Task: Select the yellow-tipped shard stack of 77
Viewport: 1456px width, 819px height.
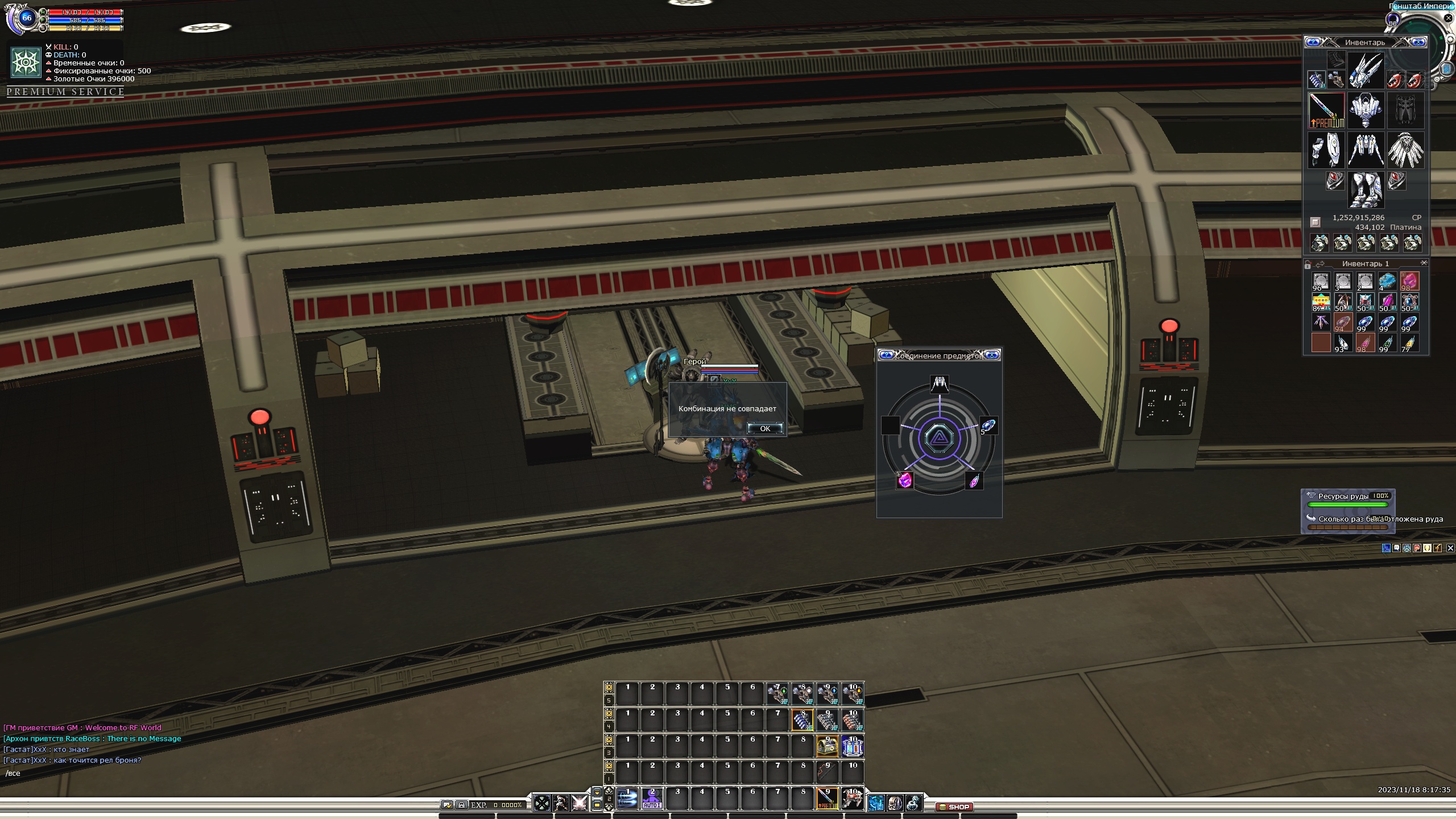Action: click(x=1409, y=343)
